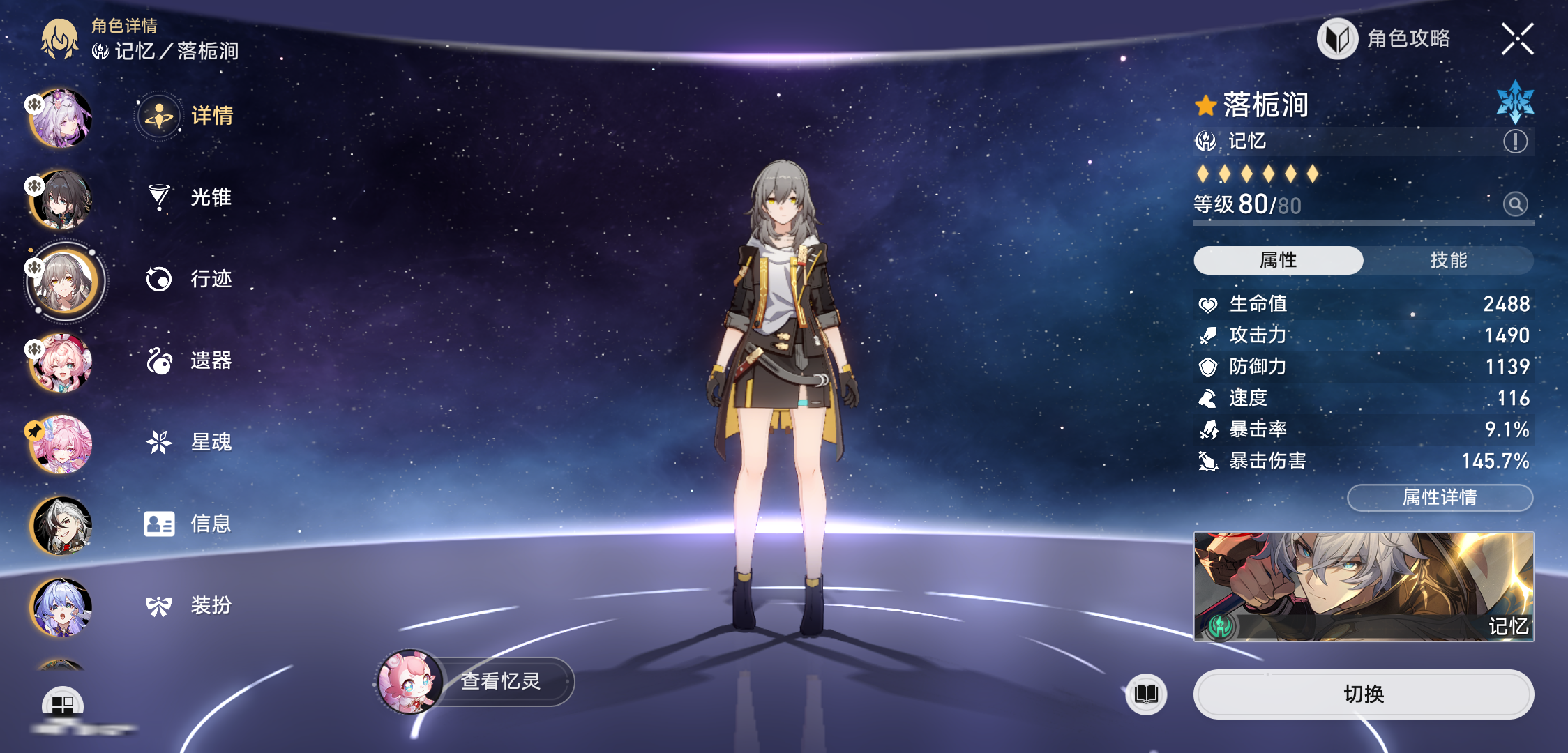The image size is (1568, 753).
Task: Switch to the 技能 skills tab
Action: [1448, 260]
